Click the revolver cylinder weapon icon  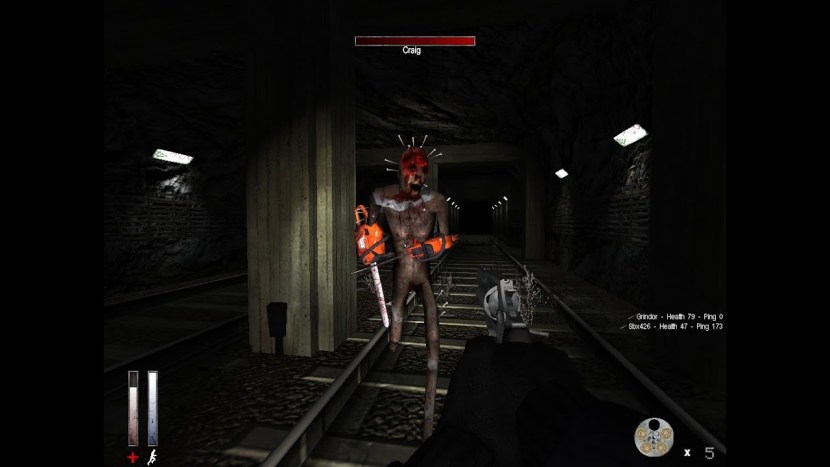653,436
